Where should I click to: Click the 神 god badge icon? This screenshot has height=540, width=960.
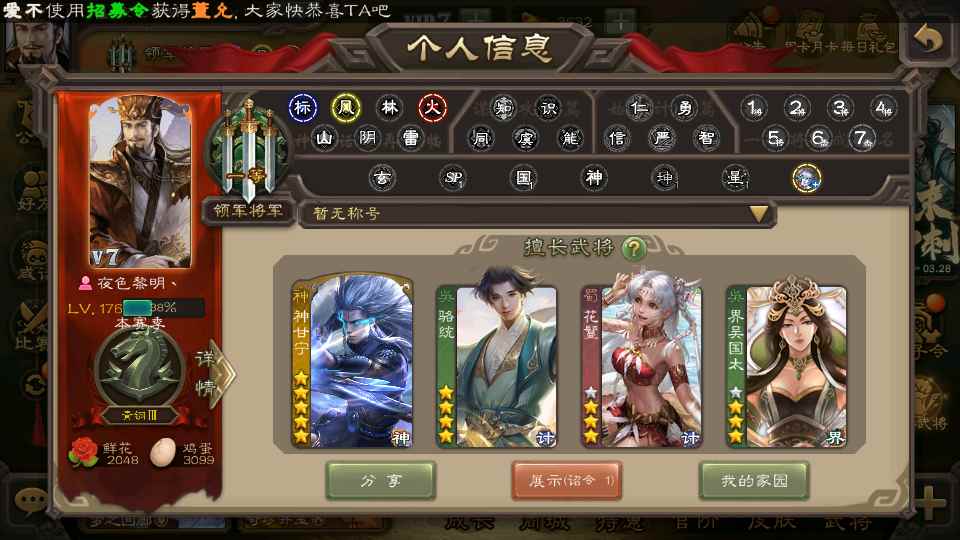594,178
